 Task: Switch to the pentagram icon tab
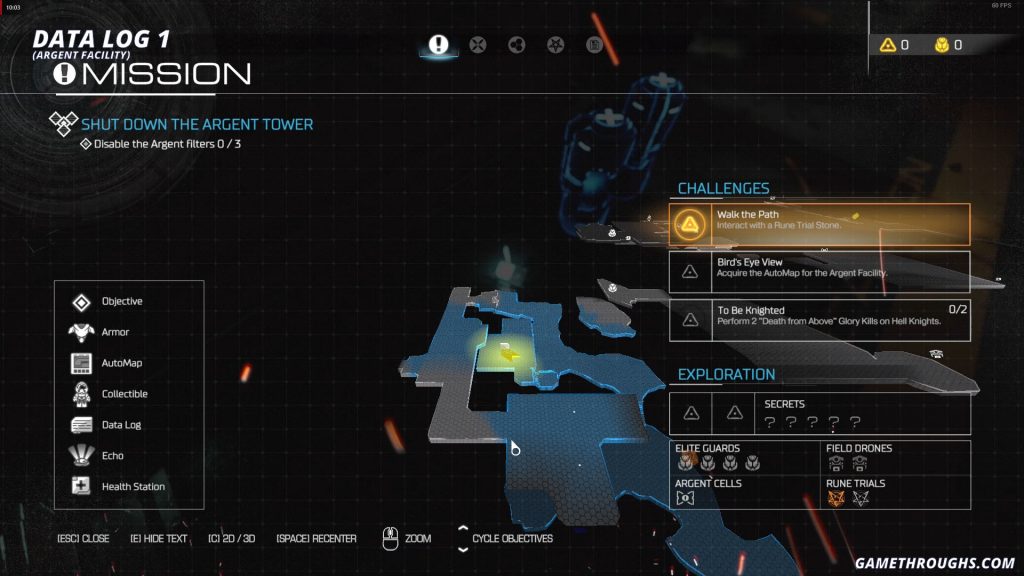[x=556, y=44]
